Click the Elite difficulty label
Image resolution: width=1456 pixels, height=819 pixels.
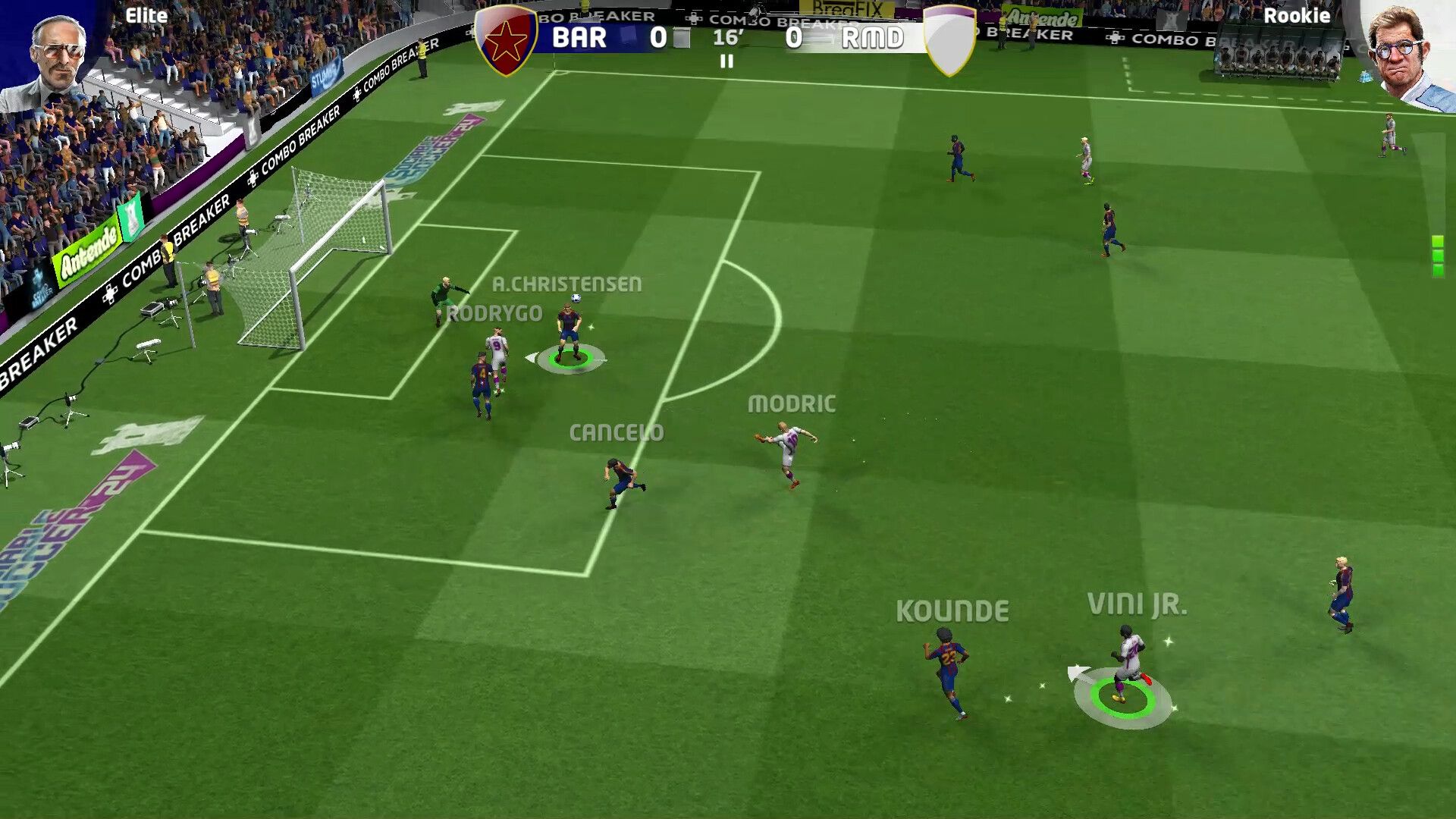coord(147,15)
